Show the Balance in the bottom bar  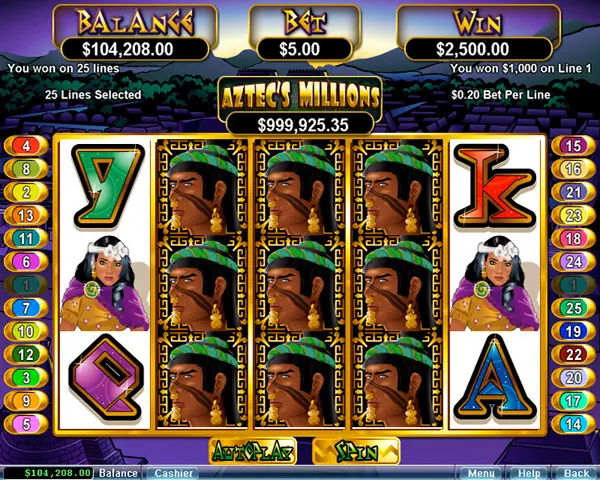coord(118,472)
